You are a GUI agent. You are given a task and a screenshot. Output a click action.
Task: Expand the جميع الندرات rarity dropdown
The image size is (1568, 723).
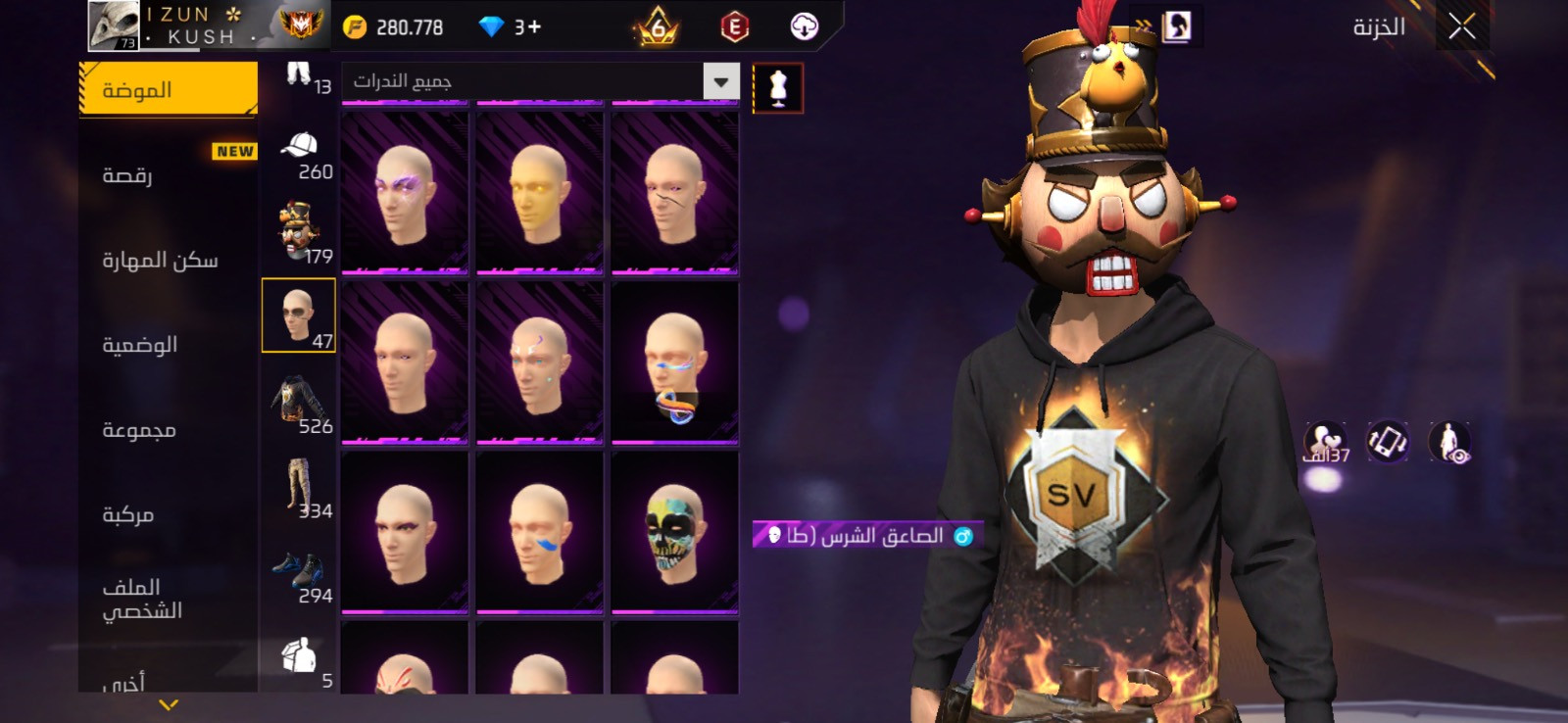tap(721, 81)
